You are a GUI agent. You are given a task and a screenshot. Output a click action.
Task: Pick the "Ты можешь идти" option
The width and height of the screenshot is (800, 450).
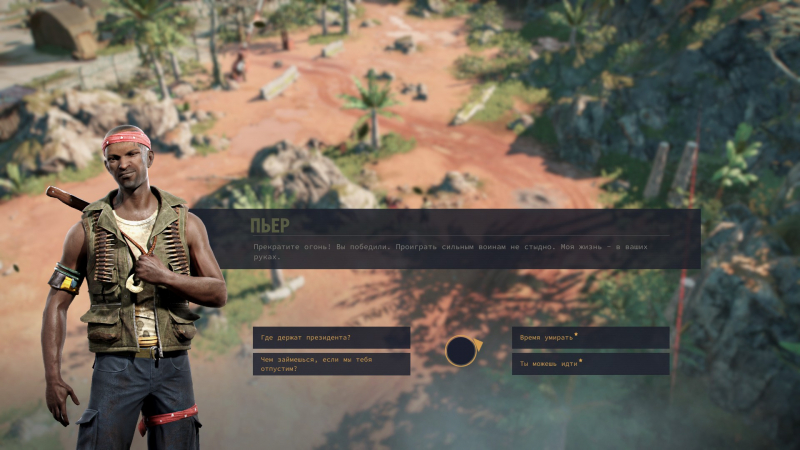590,364
